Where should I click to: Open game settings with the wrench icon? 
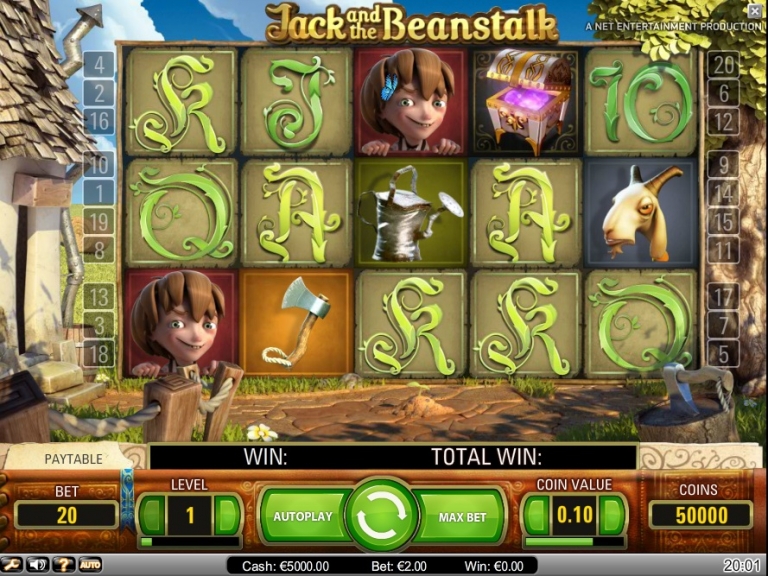[x=13, y=565]
